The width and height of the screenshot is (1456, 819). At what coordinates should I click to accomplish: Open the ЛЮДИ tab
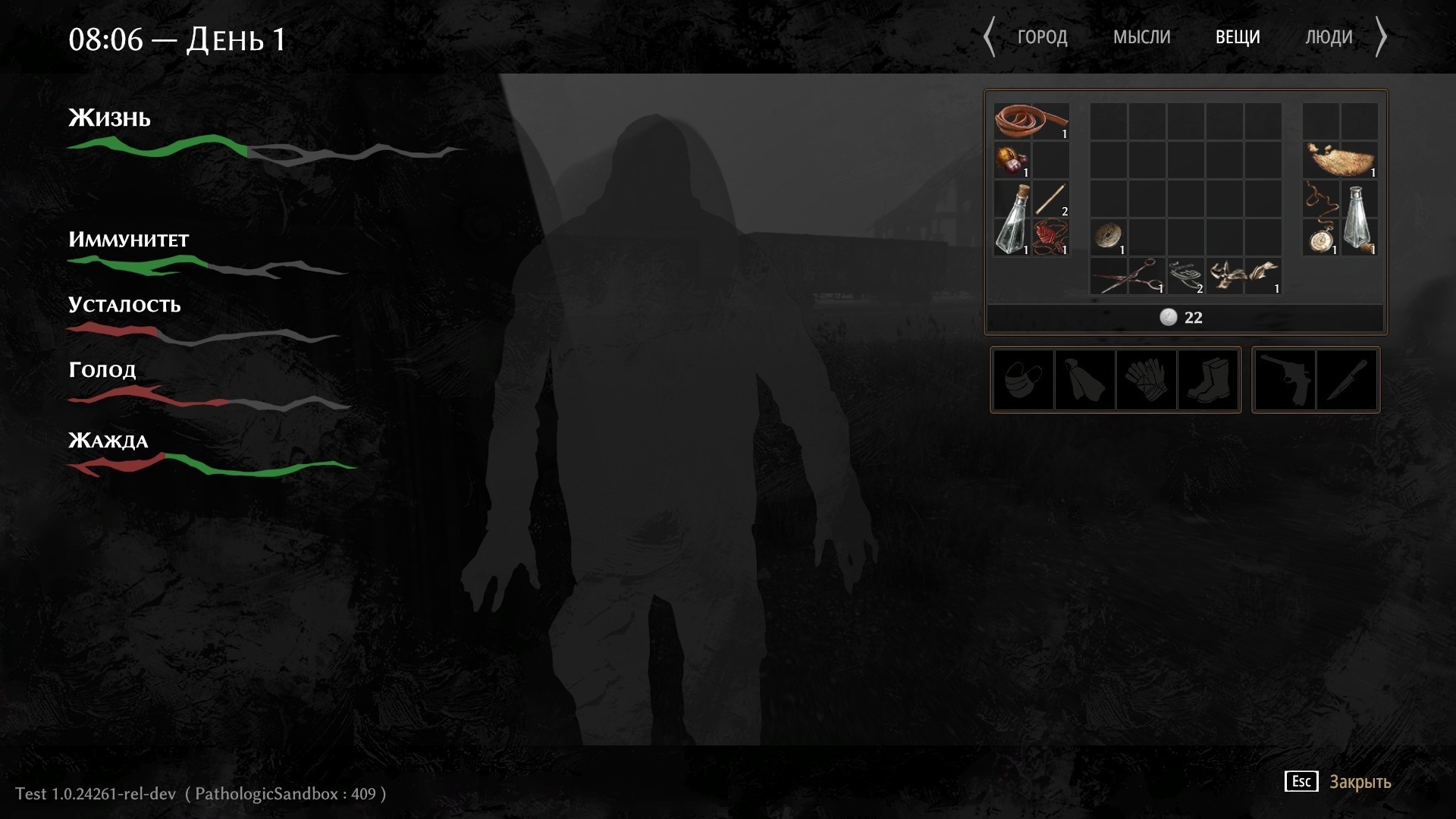tap(1329, 36)
